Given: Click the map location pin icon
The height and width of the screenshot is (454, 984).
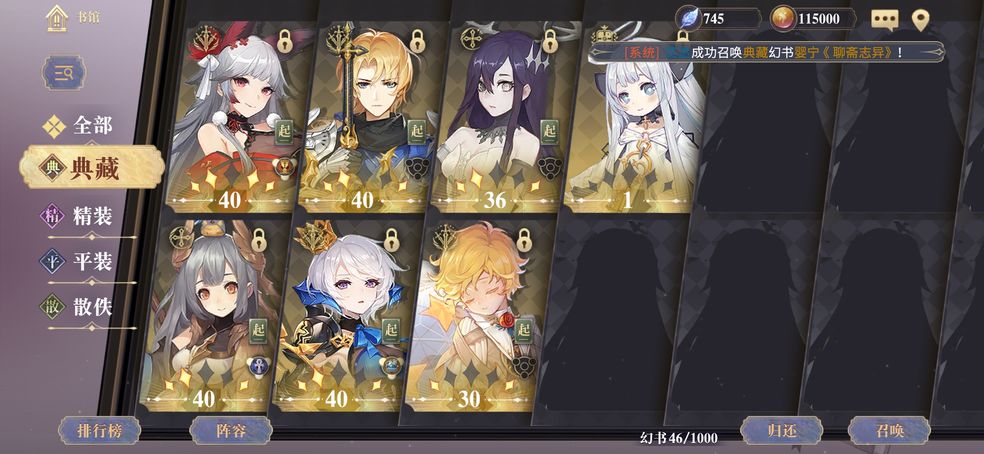Looking at the screenshot, I should click(x=921, y=19).
